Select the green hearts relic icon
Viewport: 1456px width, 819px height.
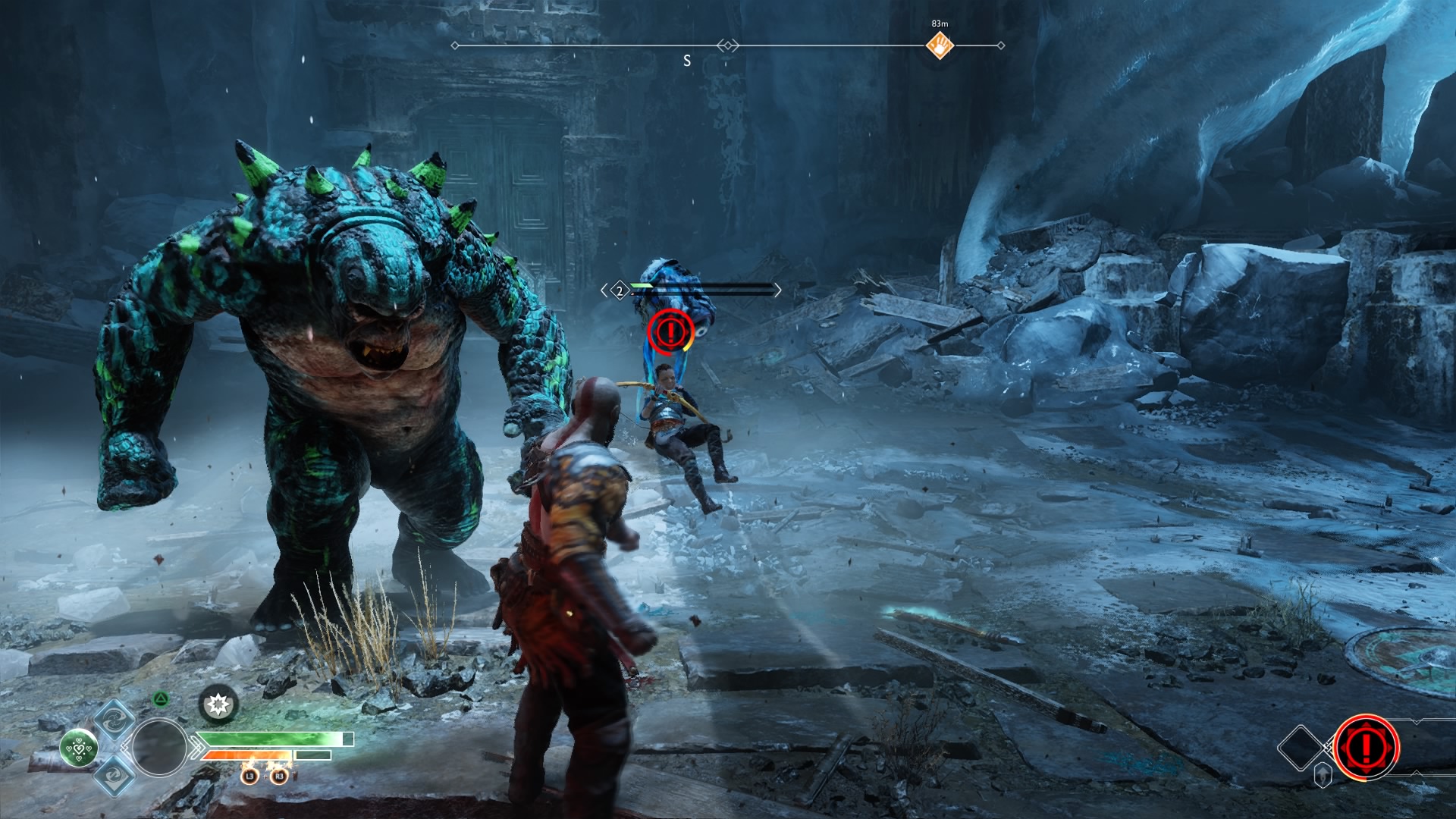click(79, 748)
